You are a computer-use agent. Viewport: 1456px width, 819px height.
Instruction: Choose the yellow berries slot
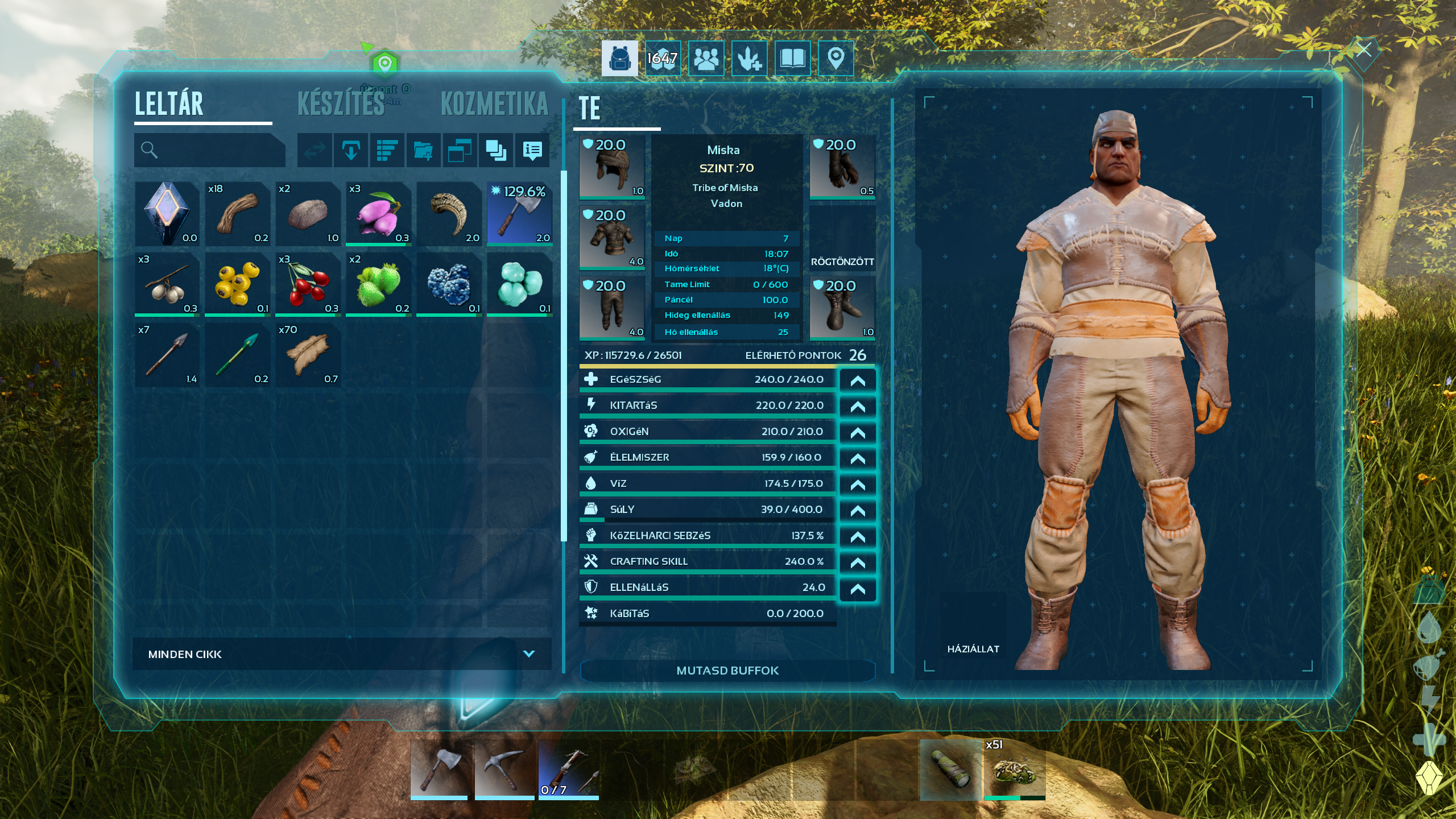(238, 284)
